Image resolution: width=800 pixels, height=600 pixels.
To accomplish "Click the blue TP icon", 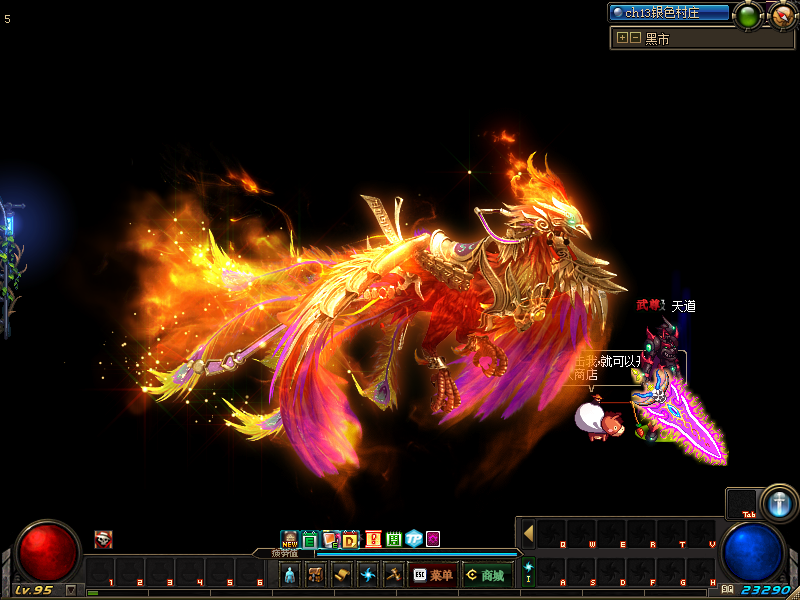I will (x=413, y=540).
